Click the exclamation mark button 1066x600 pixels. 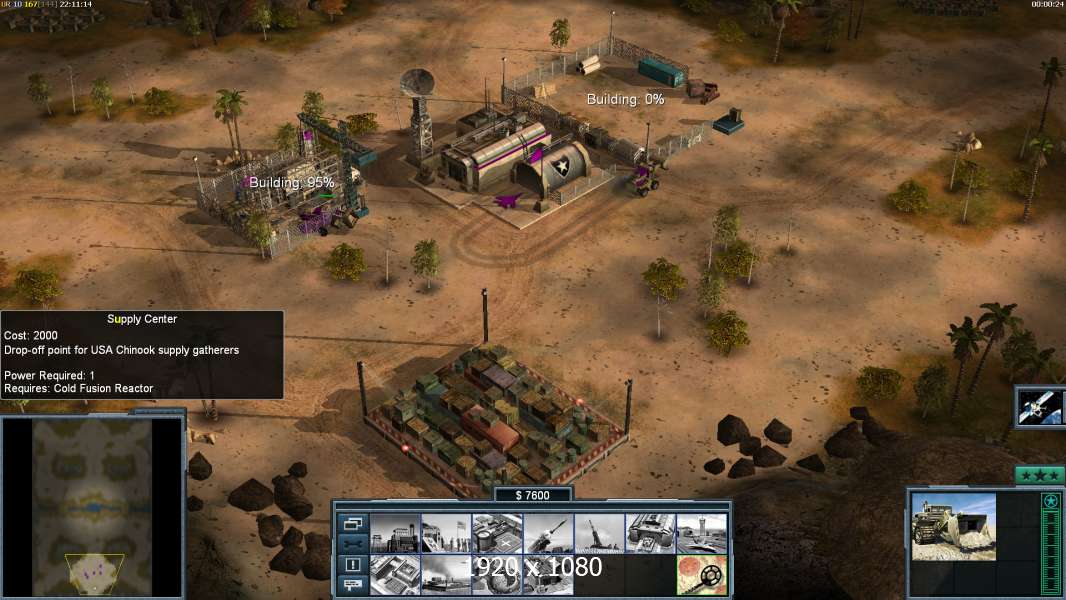pos(352,565)
